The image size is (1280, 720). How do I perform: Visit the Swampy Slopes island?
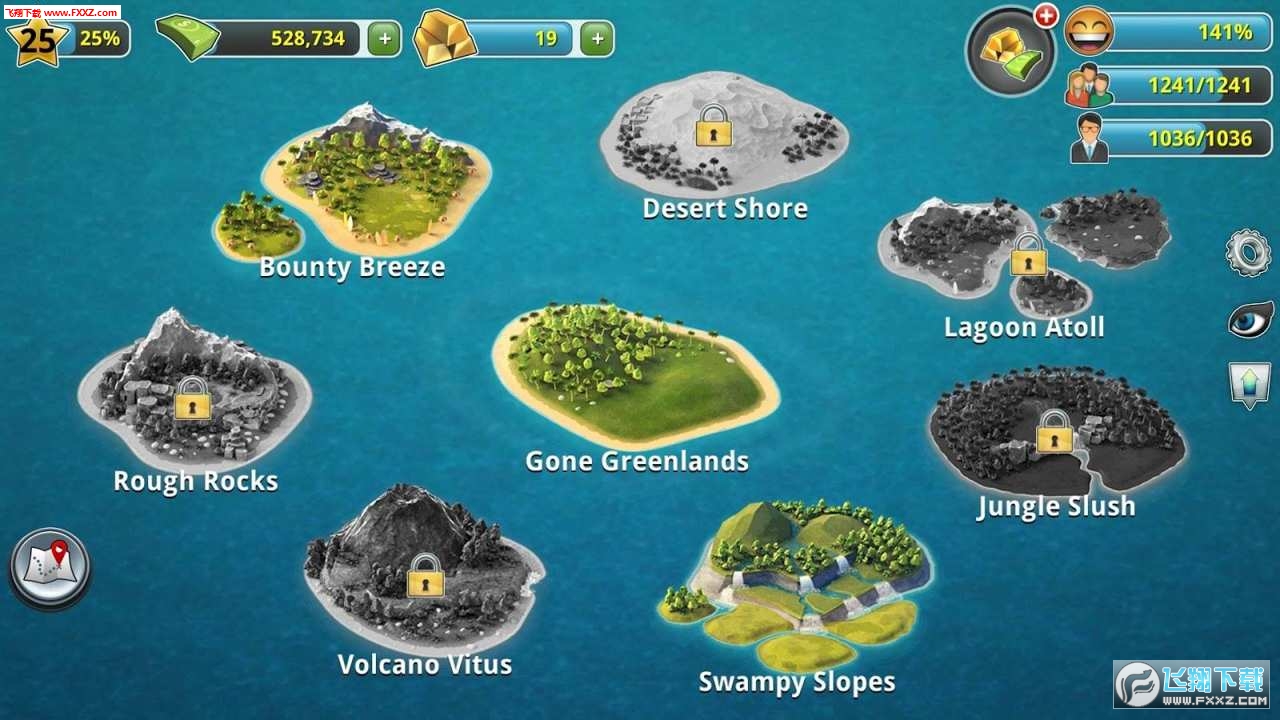point(800,580)
